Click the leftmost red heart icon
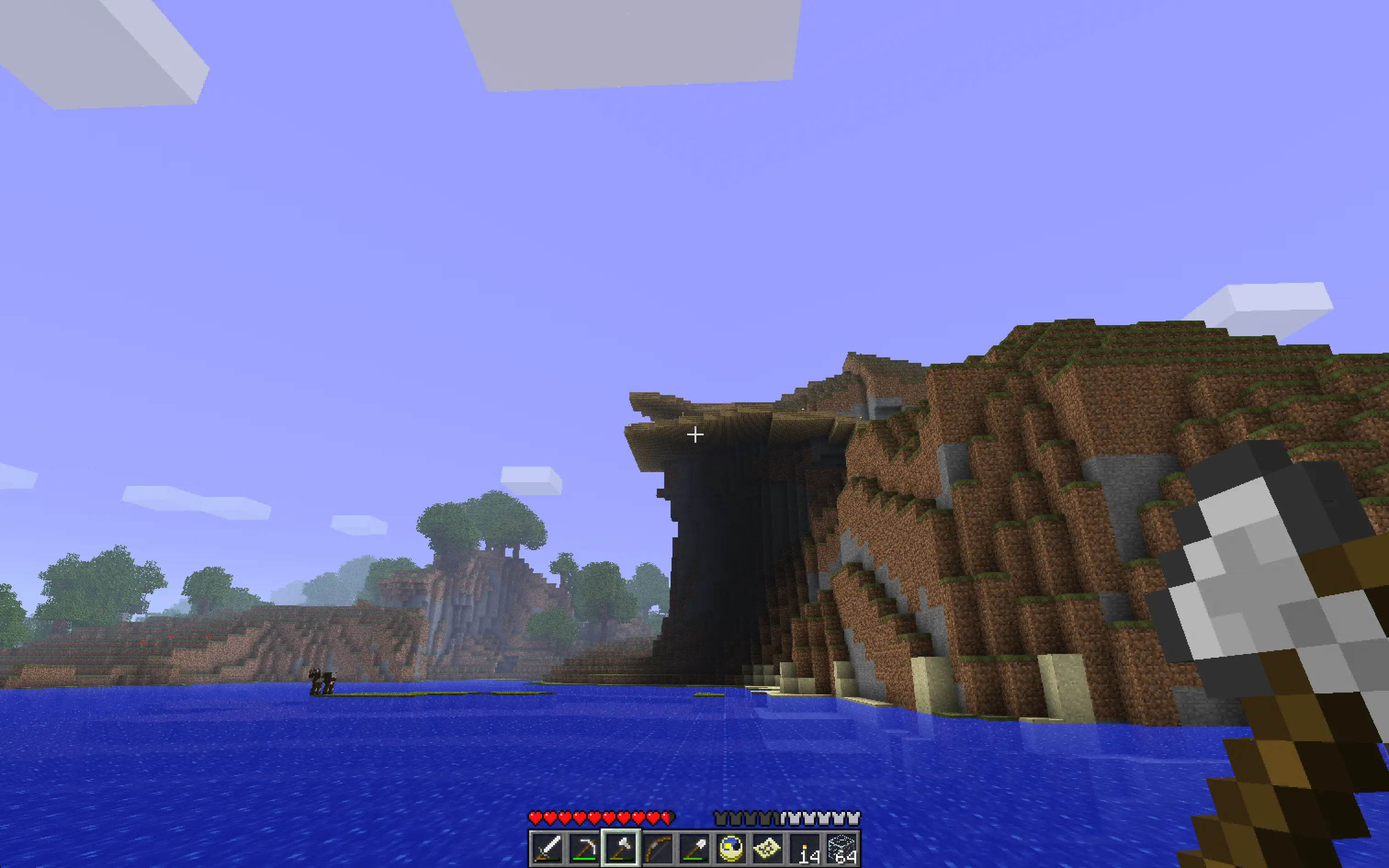The image size is (1389, 868). (x=535, y=817)
